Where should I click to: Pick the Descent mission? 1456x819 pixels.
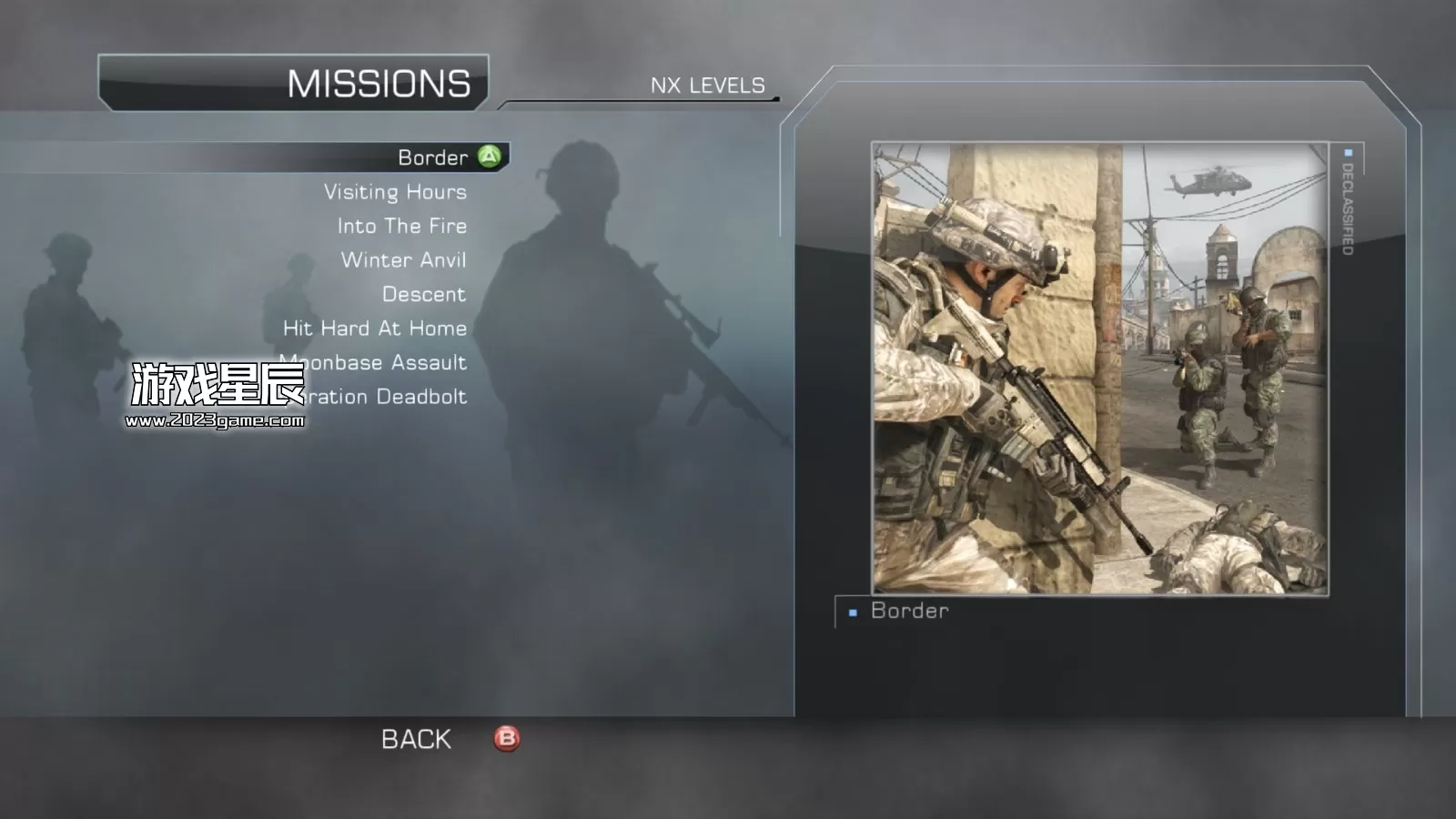423,294
